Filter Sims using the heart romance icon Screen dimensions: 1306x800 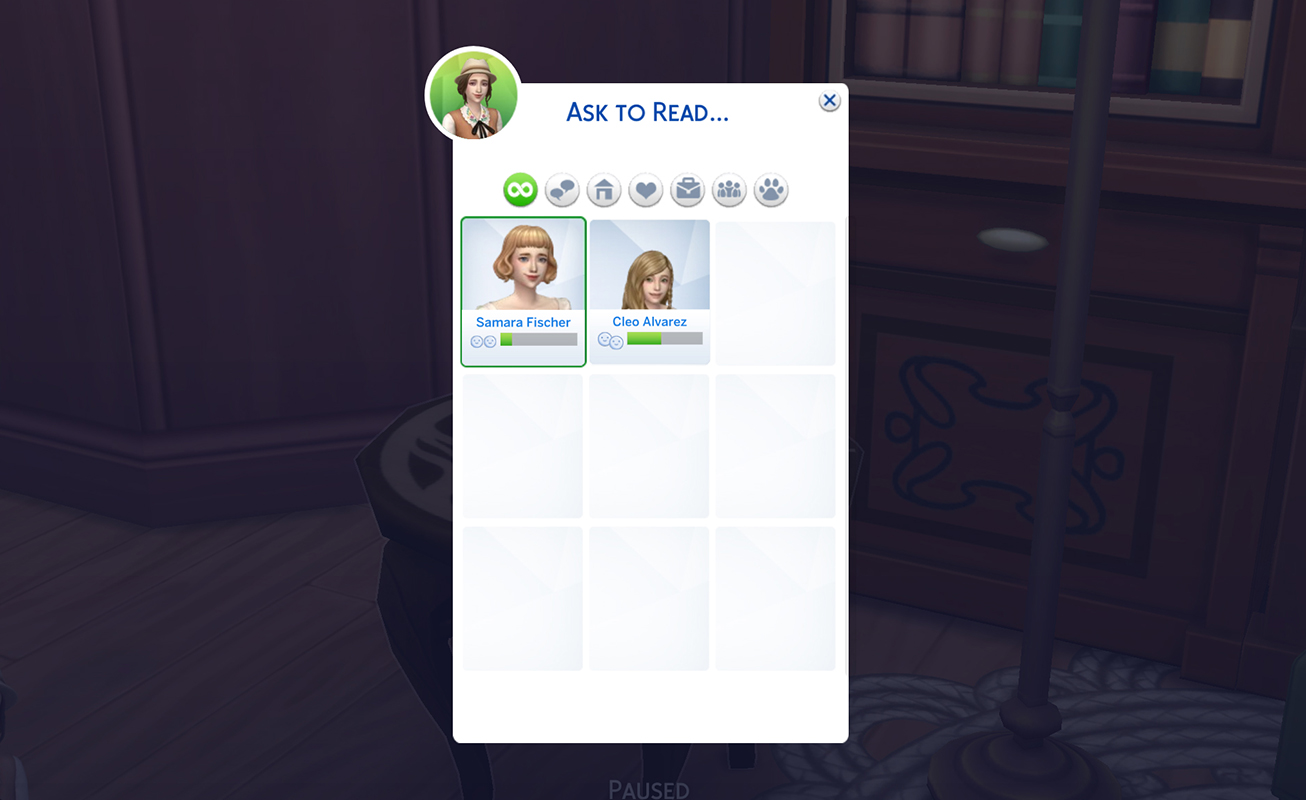645,189
